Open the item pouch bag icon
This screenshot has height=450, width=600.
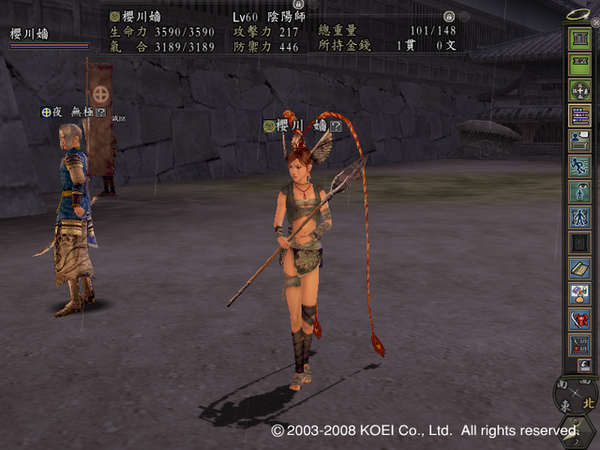coord(578,294)
